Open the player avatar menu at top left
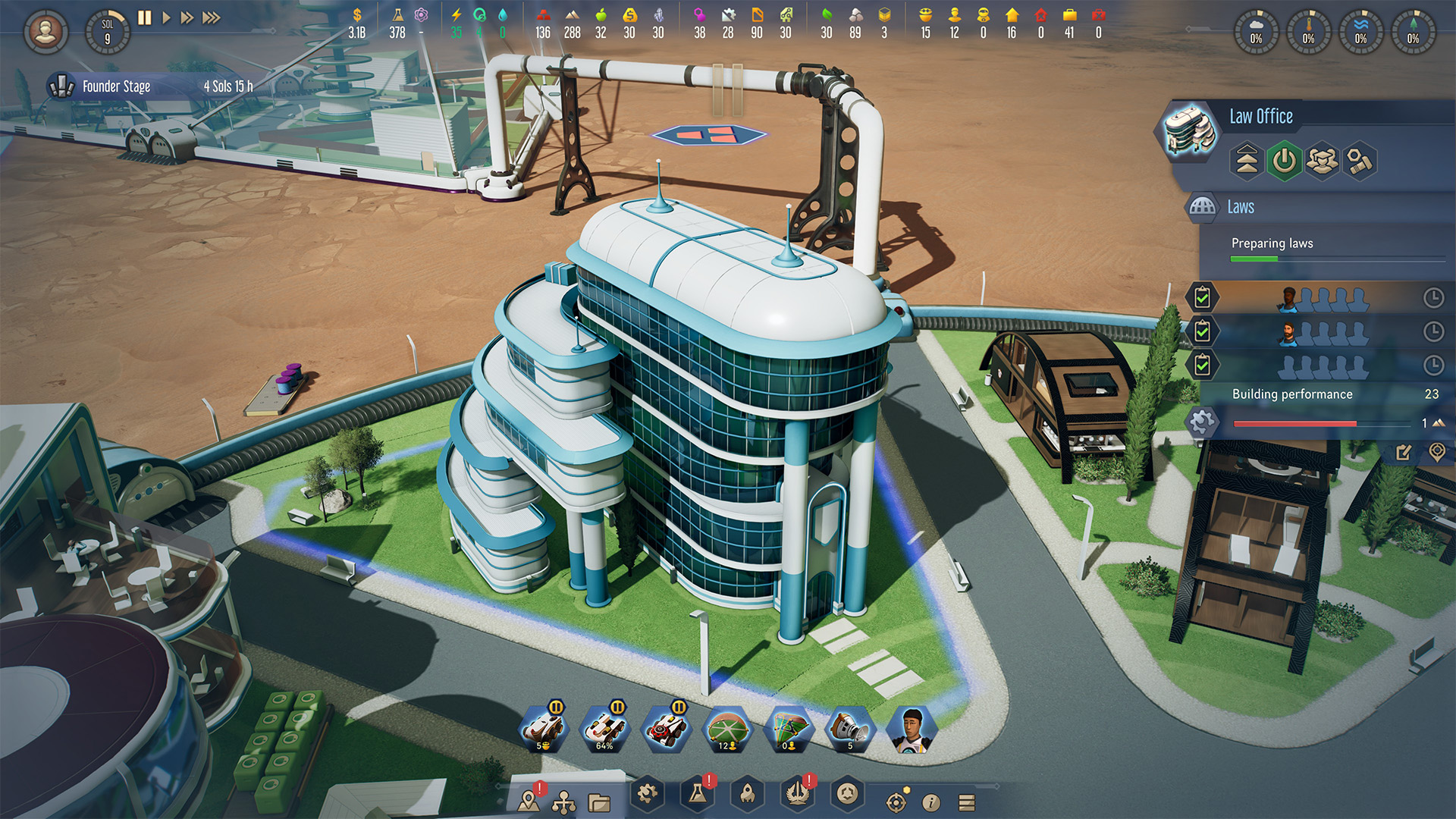This screenshot has width=1456, height=819. pos(45,32)
